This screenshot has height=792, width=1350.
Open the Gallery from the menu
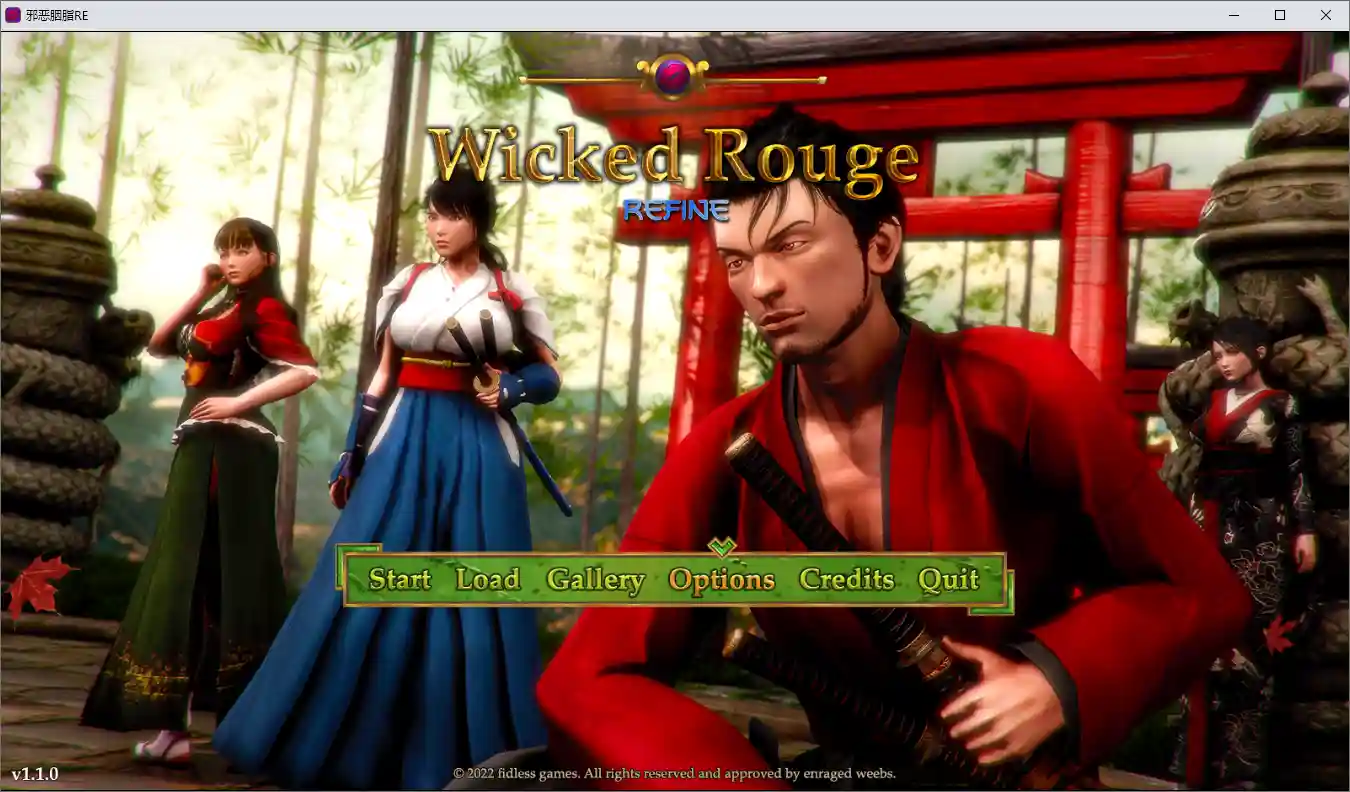pyautogui.click(x=596, y=579)
